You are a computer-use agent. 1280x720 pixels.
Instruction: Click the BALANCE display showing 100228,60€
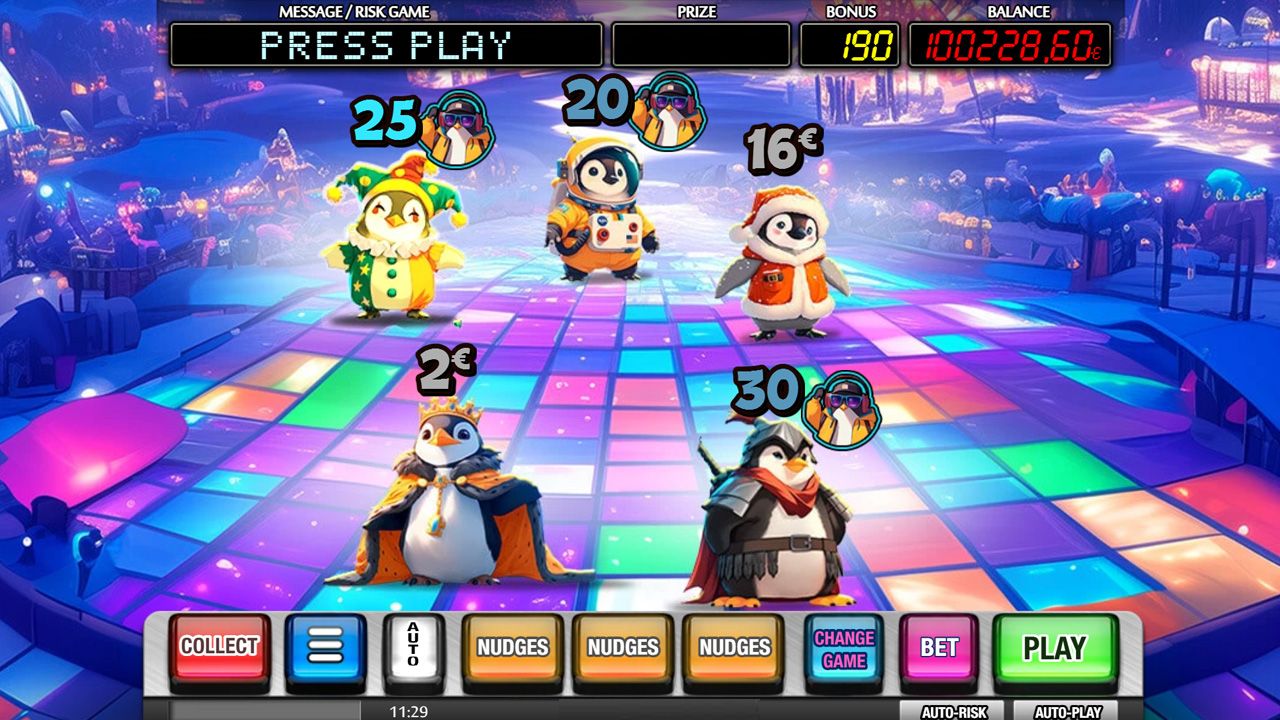[1012, 43]
